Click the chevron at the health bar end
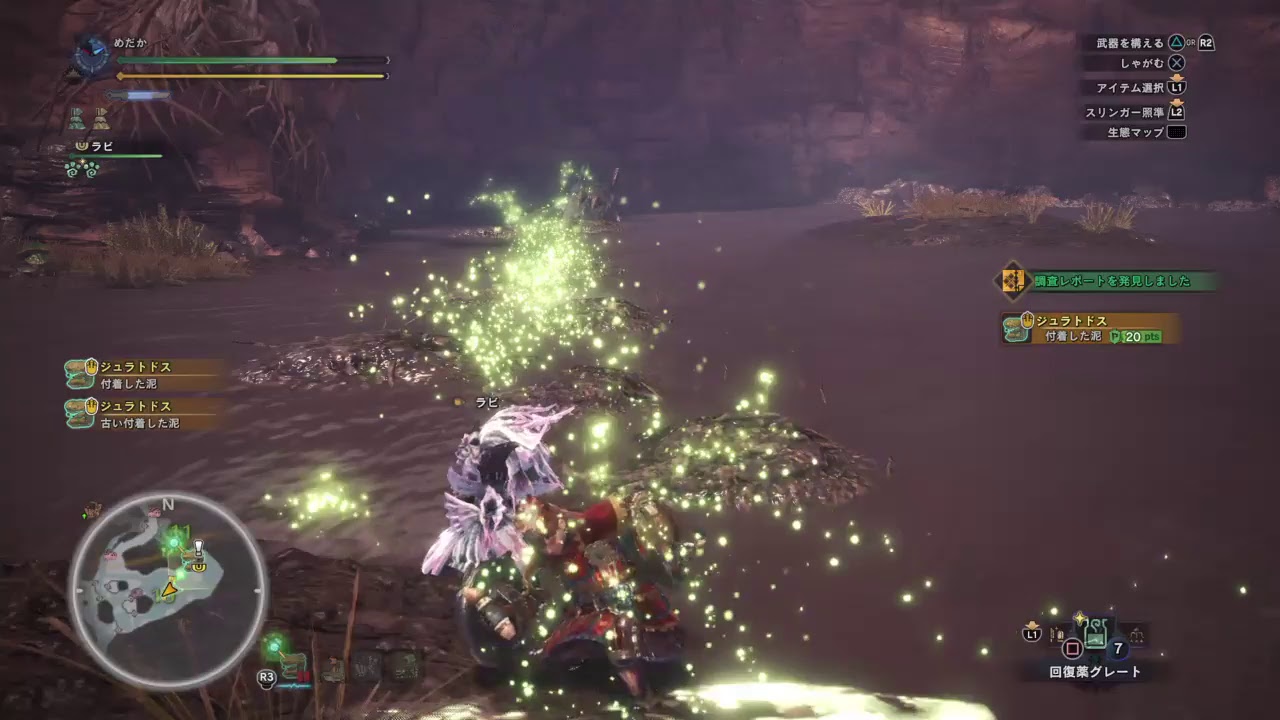 tap(386, 59)
